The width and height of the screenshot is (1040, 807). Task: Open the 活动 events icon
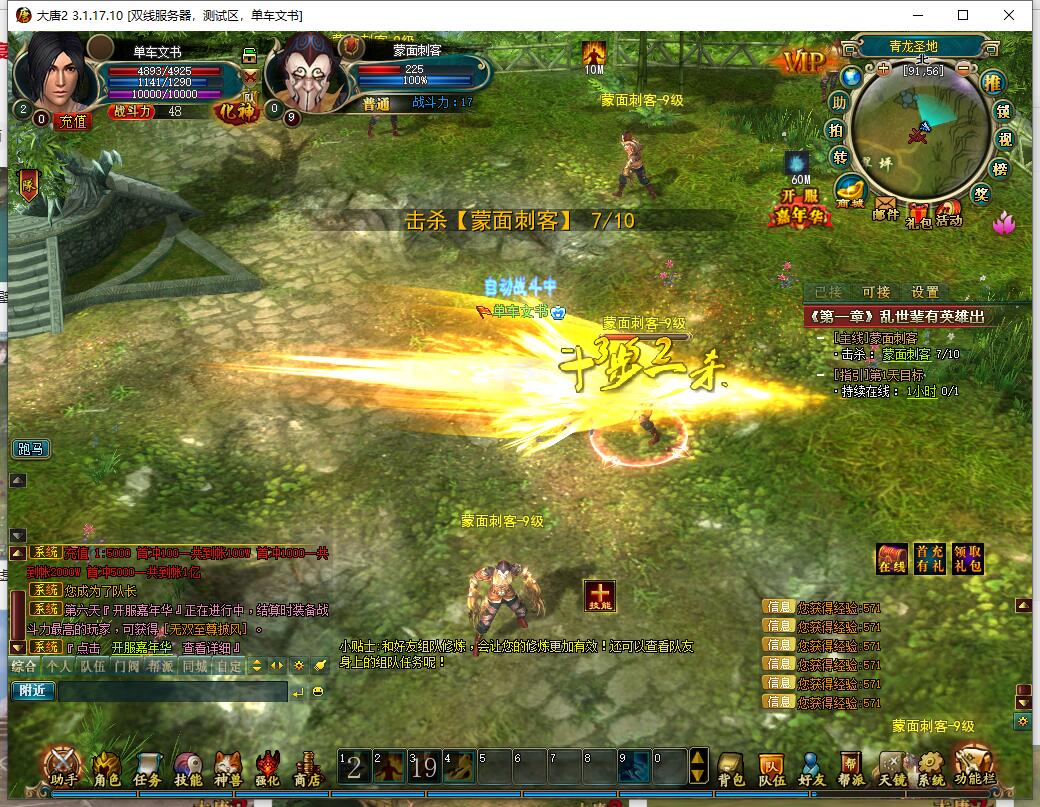(948, 212)
